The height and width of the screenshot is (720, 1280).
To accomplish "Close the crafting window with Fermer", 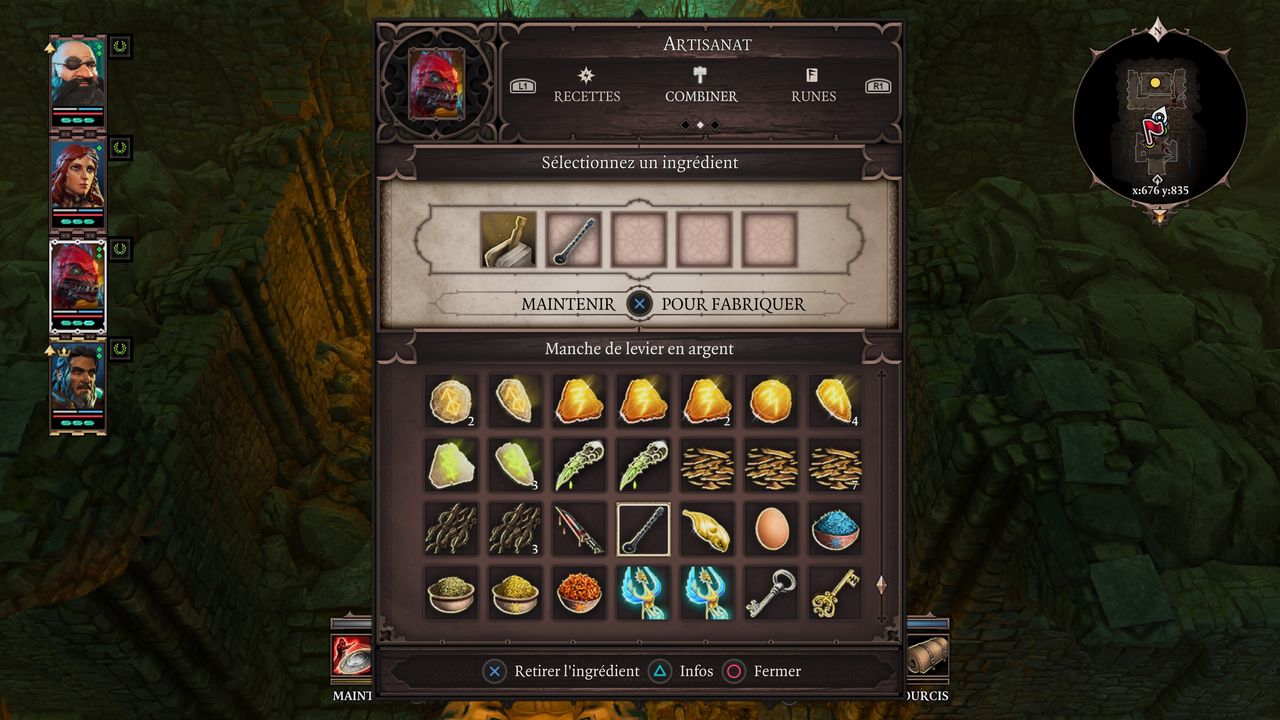I will pyautogui.click(x=764, y=671).
